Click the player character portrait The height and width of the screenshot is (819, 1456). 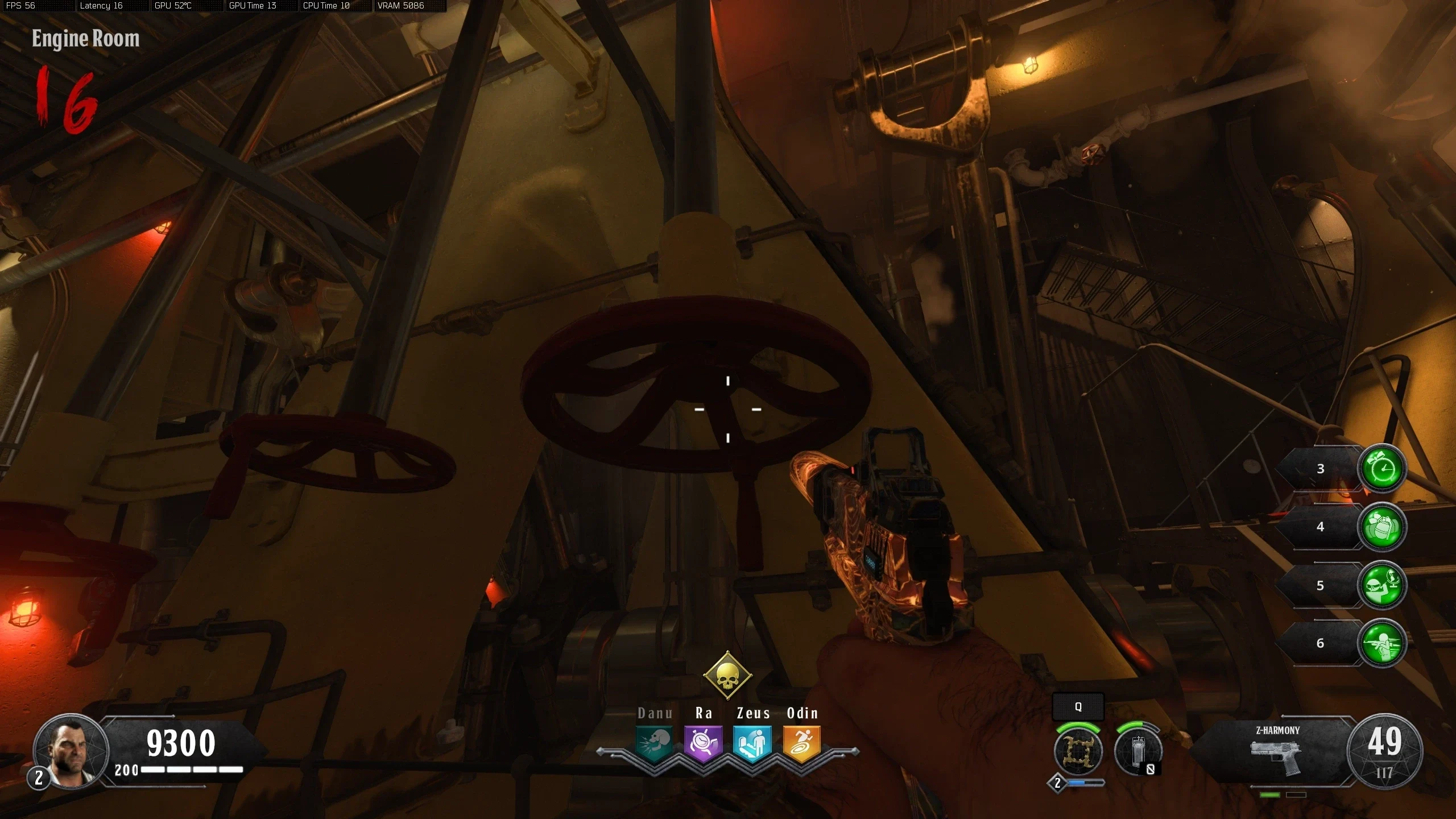pos(72,751)
